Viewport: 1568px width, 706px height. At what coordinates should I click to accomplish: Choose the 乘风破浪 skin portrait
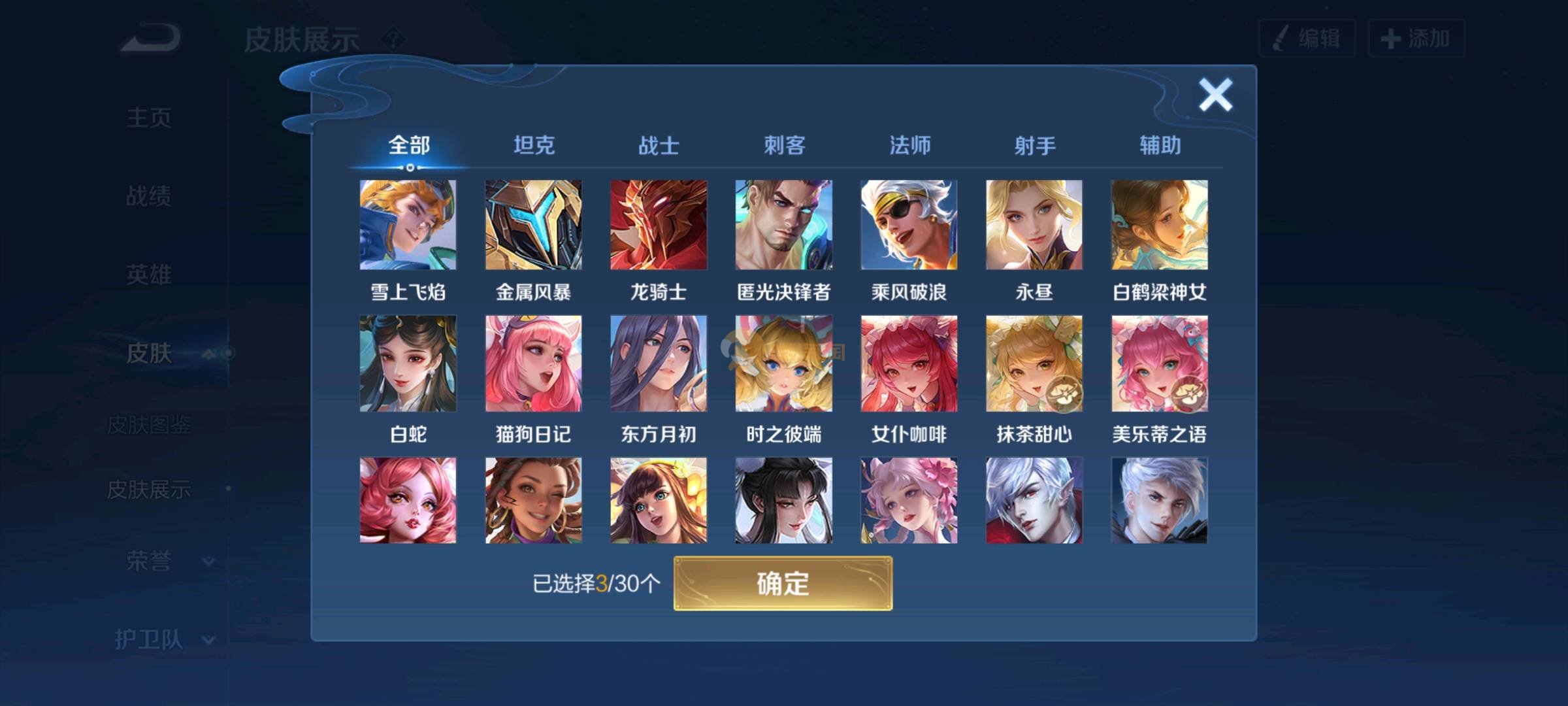[909, 225]
